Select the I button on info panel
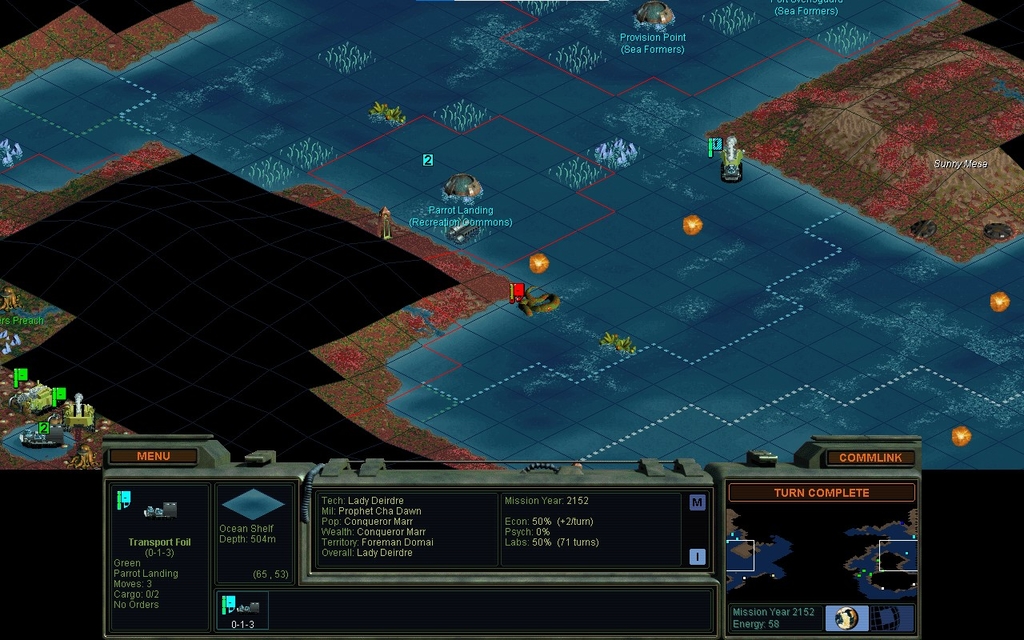Screen dimensions: 1024x640 click(x=697, y=557)
